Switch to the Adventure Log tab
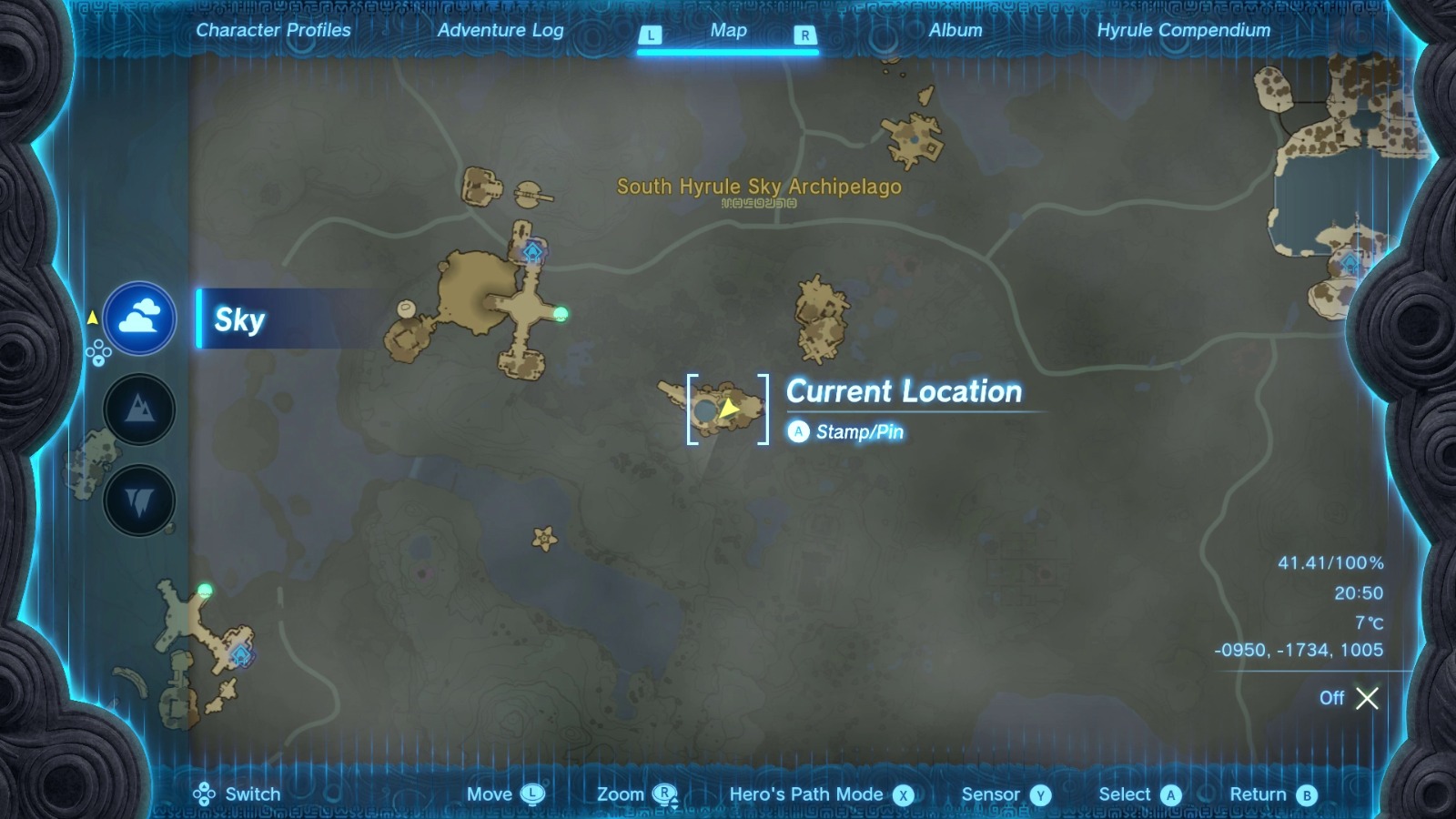The height and width of the screenshot is (819, 1456). pos(501,30)
